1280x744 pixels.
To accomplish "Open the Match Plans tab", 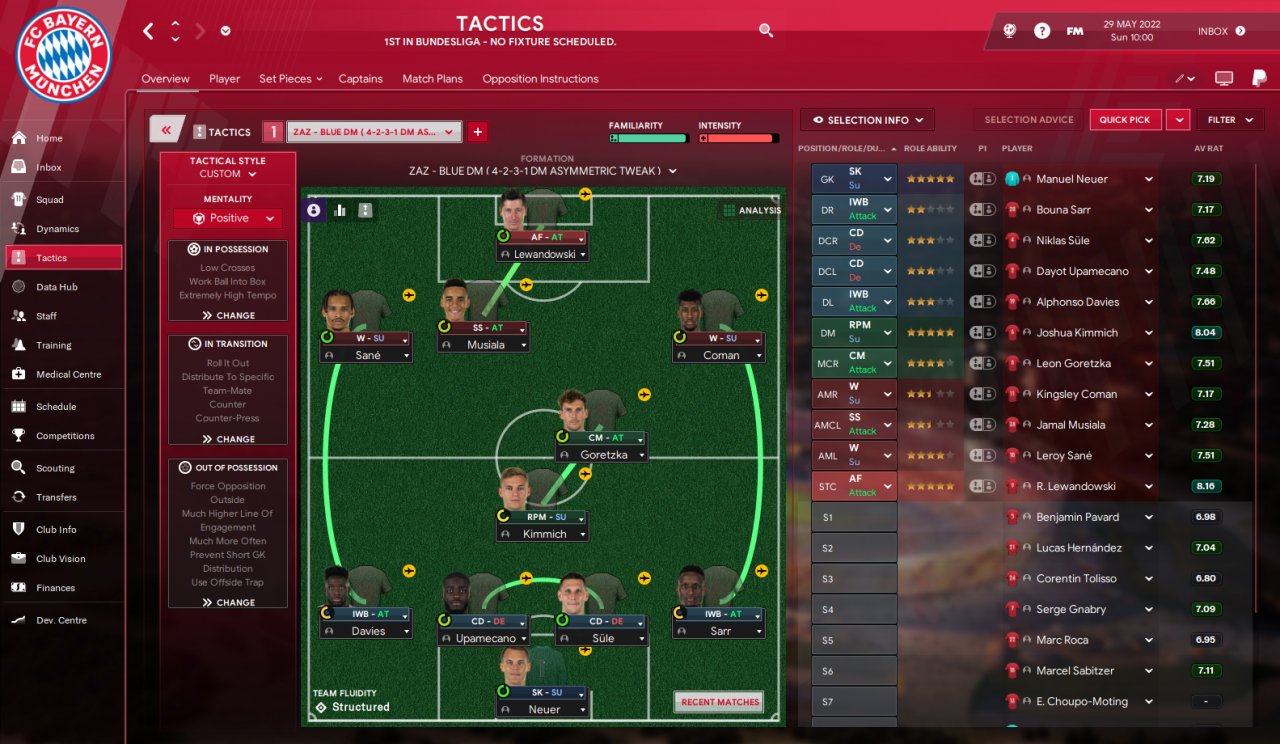I will pos(432,79).
